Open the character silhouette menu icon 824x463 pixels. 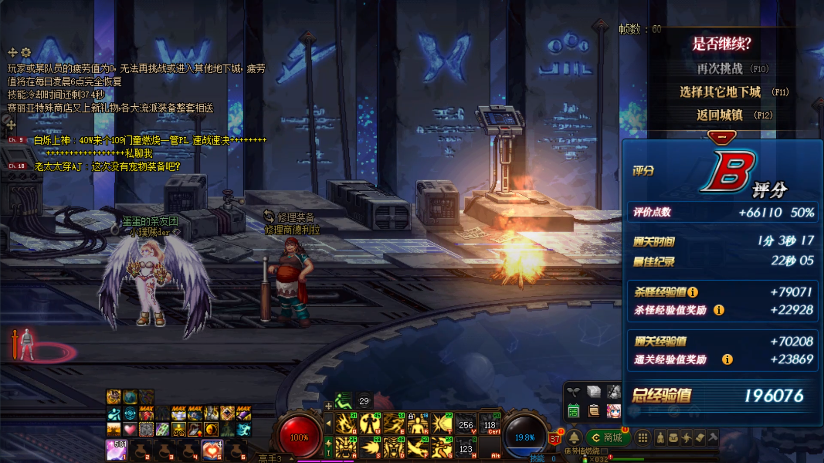point(662,437)
